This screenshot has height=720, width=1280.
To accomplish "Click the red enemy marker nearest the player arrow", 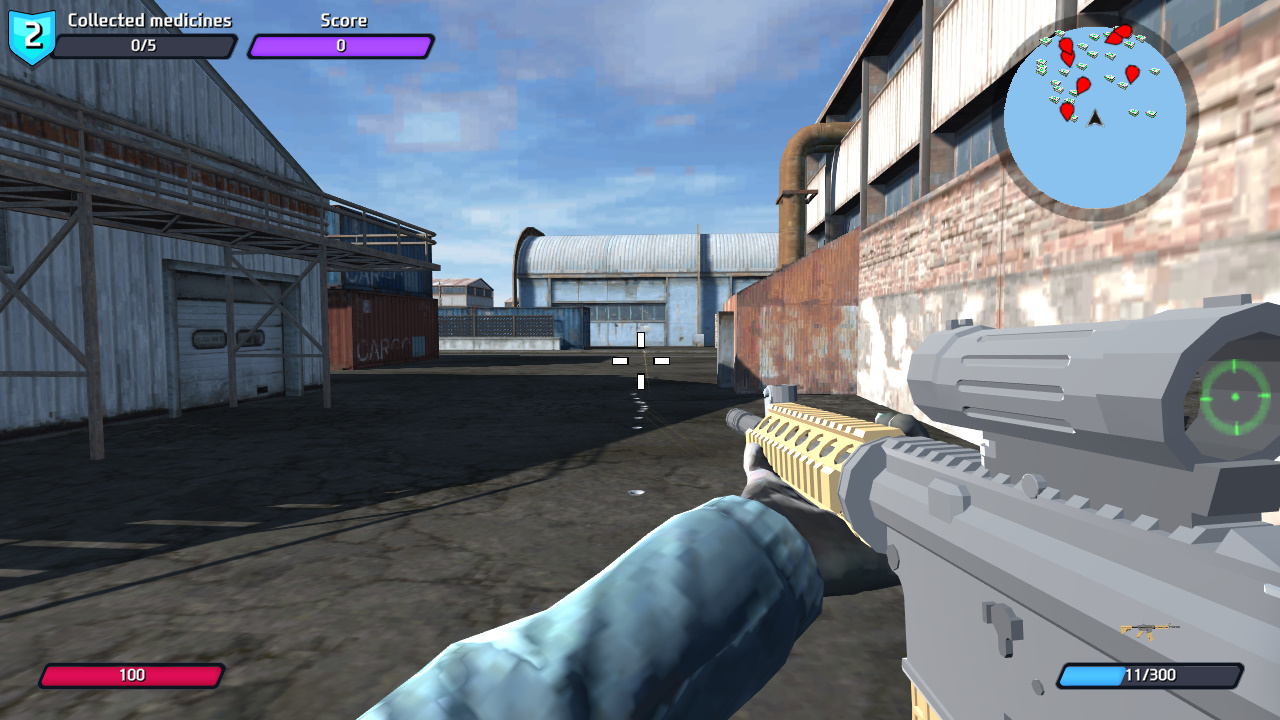I will [1067, 110].
